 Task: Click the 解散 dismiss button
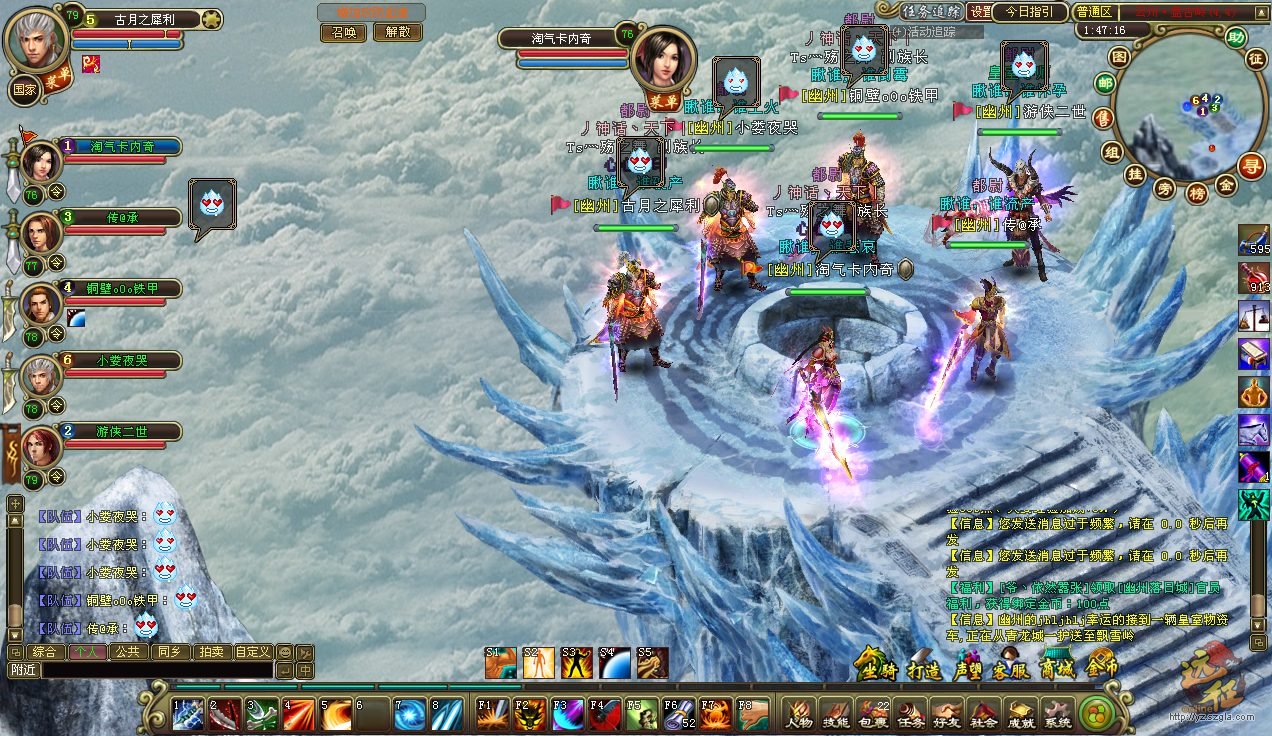tap(398, 32)
